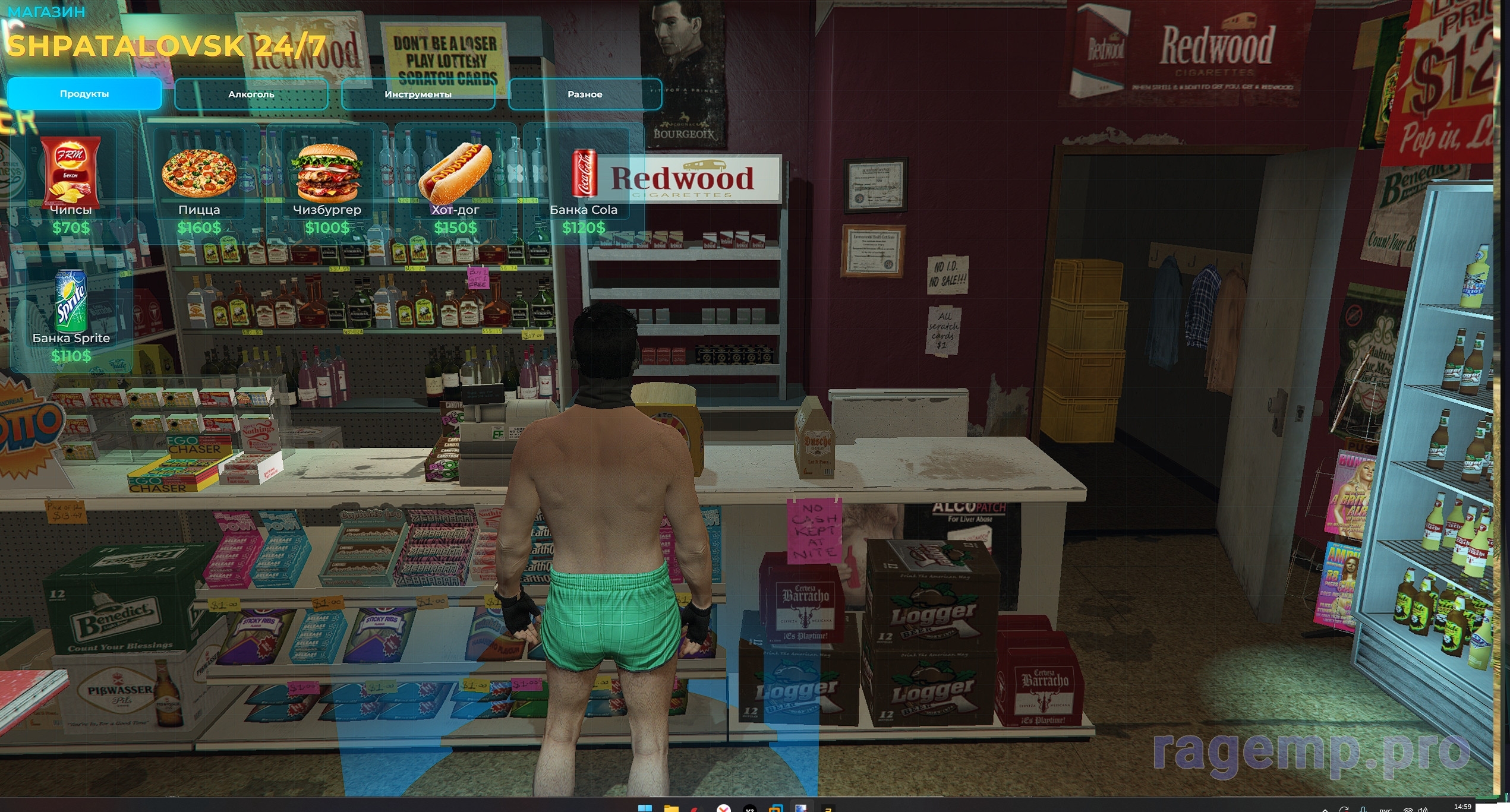
Task: Show the Разное category
Action: [585, 94]
